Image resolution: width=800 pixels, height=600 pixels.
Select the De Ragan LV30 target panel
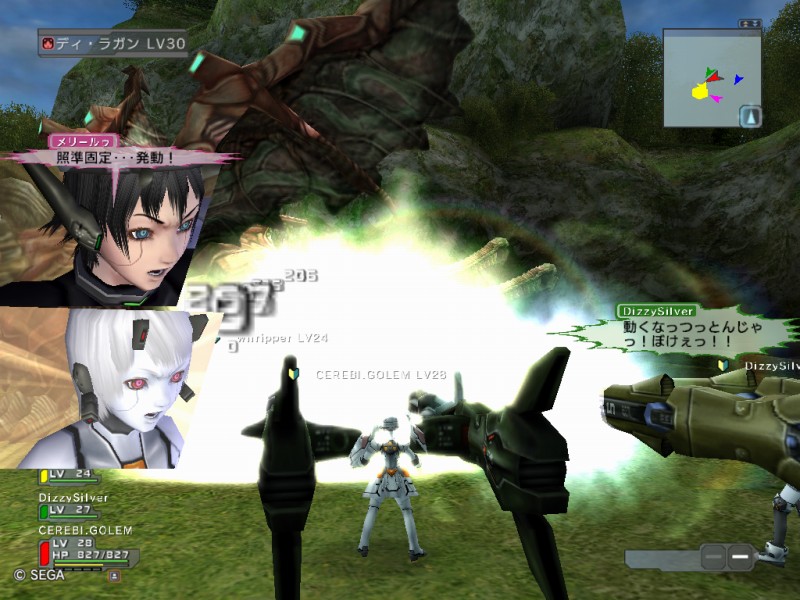112,43
